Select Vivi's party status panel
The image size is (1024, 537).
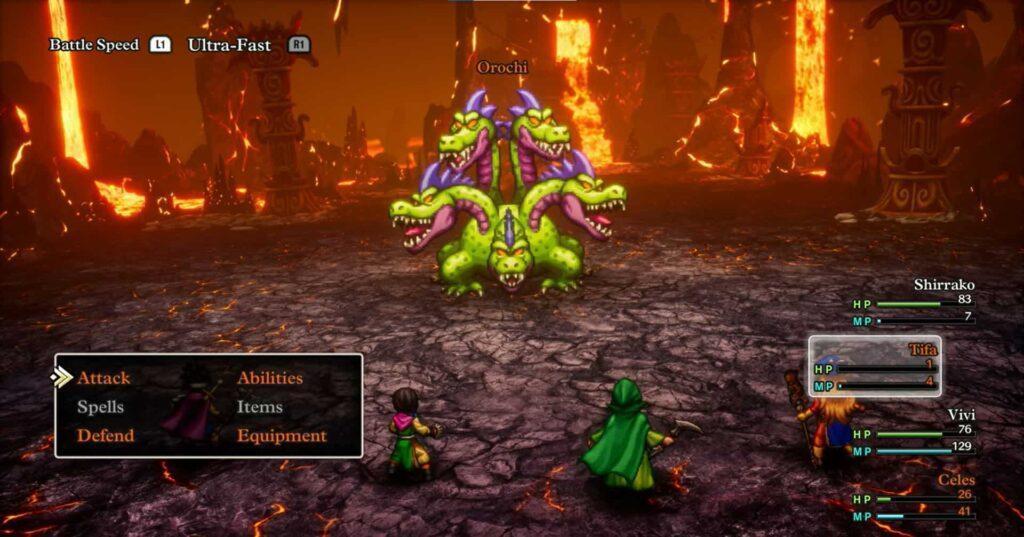912,431
